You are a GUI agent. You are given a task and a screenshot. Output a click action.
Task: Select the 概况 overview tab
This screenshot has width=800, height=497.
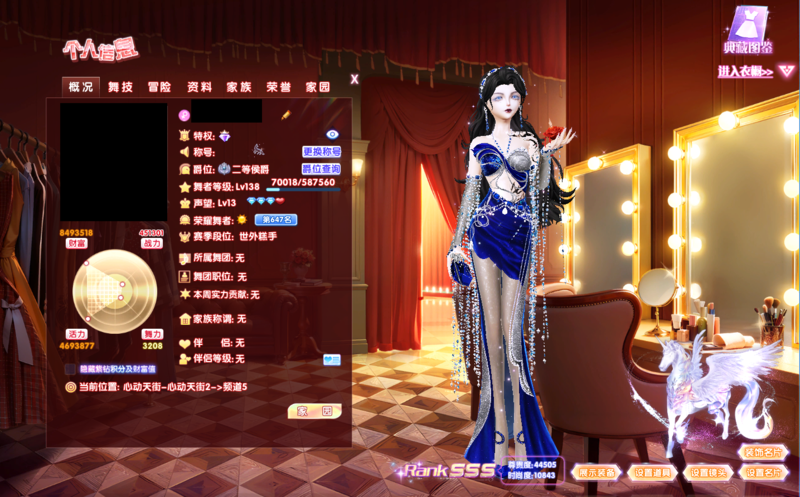pyautogui.click(x=80, y=87)
